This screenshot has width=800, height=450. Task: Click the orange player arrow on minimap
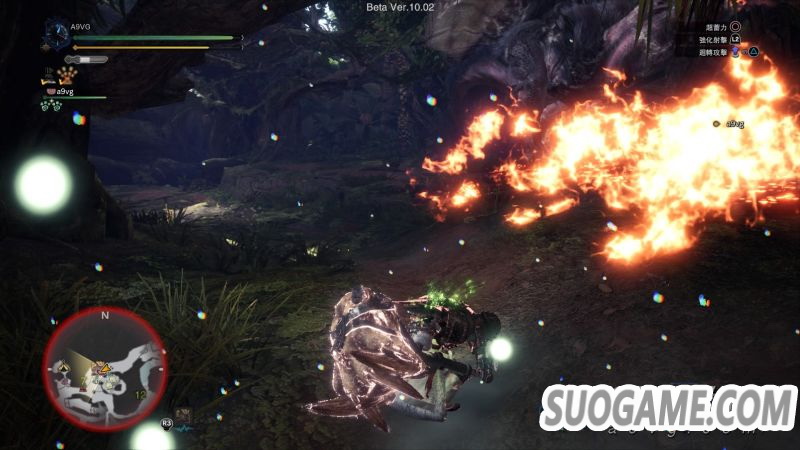pos(104,368)
